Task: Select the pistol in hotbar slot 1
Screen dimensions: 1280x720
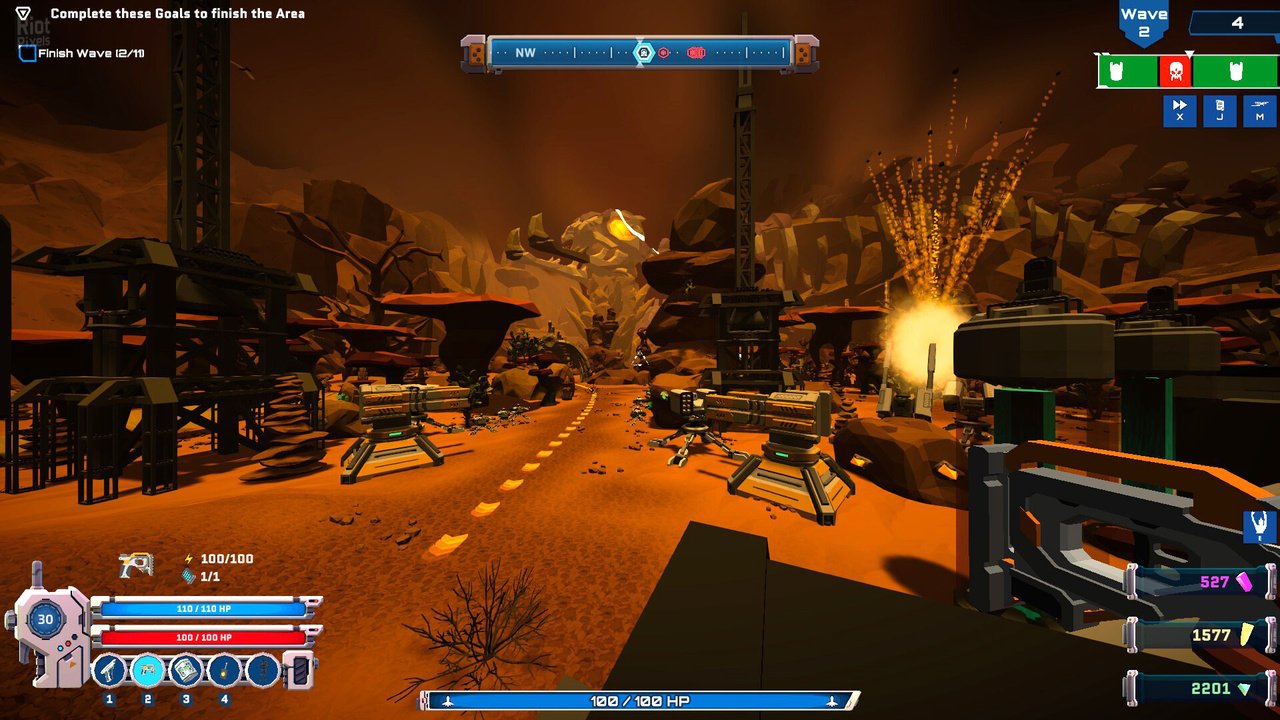Action: (110, 670)
